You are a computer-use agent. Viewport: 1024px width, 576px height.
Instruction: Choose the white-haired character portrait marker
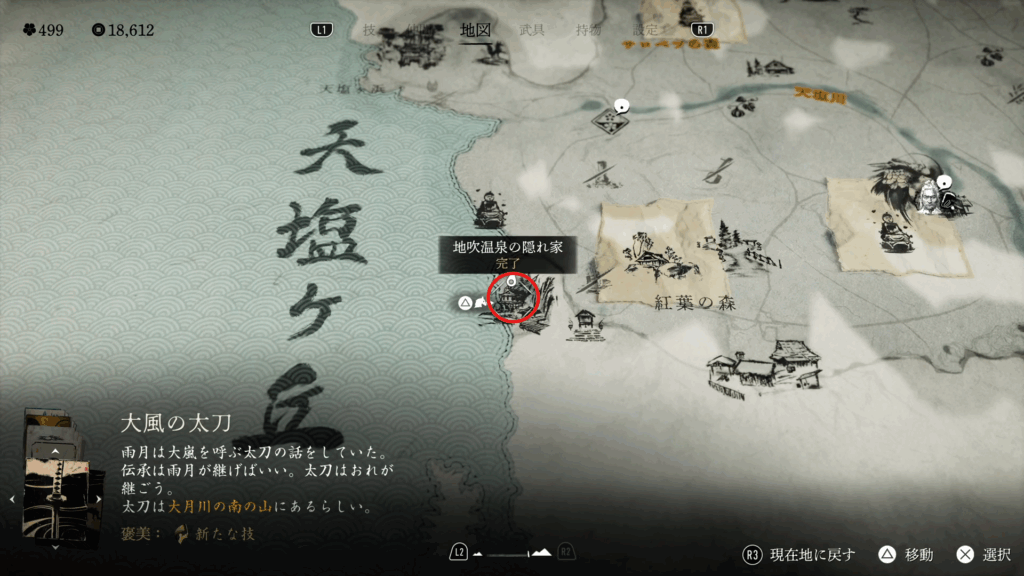[x=929, y=196]
